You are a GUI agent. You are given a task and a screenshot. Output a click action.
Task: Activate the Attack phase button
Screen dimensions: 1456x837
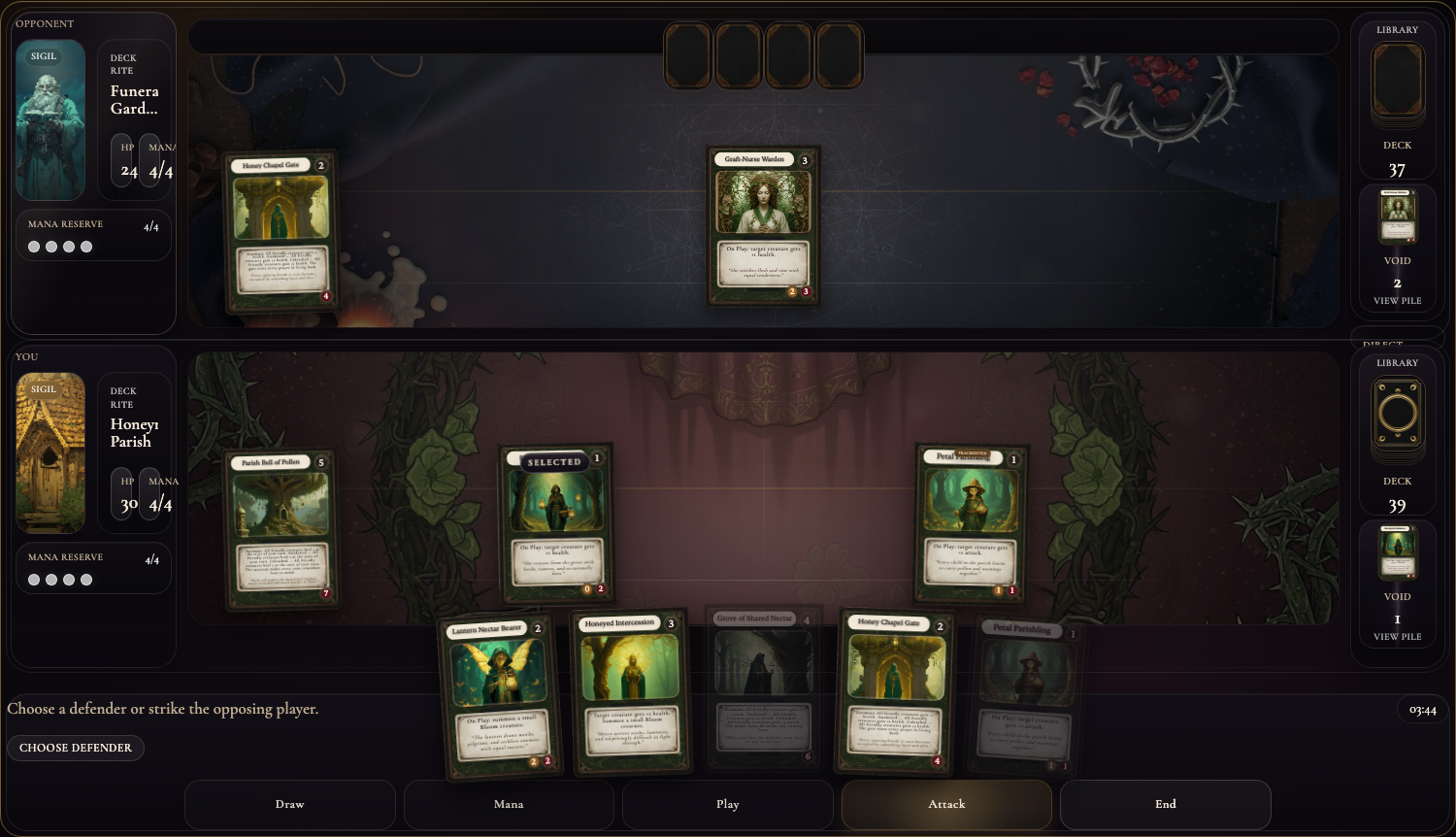click(x=946, y=804)
